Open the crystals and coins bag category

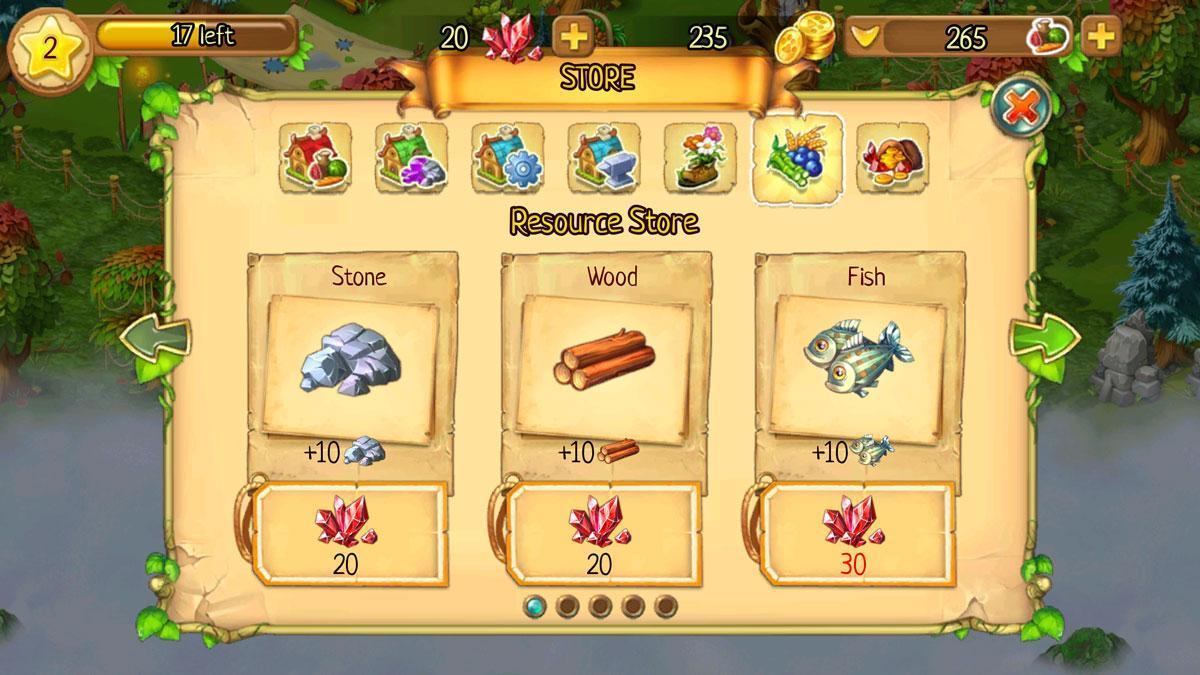[x=892, y=158]
